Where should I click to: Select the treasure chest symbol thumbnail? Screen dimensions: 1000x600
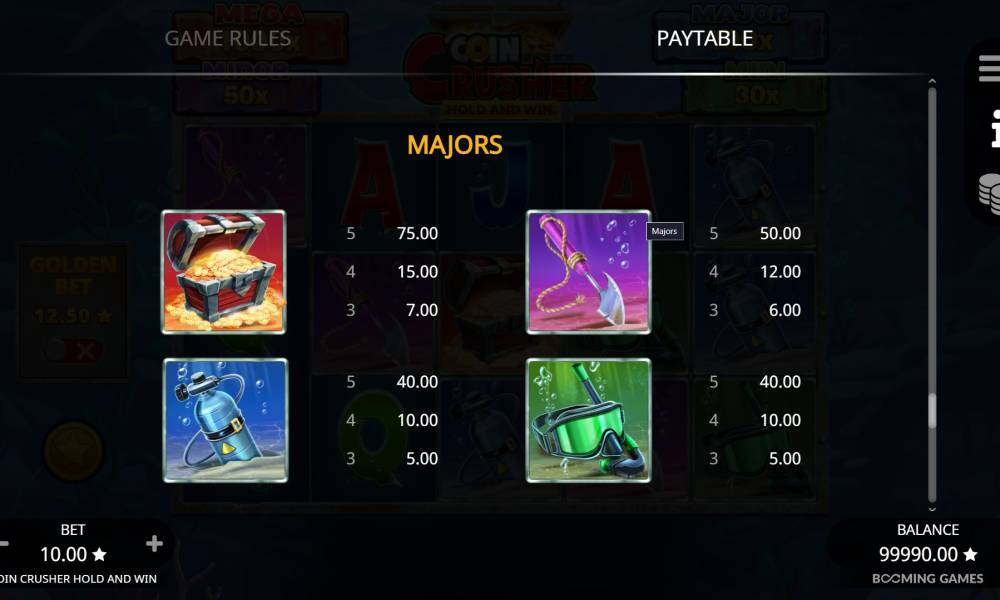pos(223,272)
